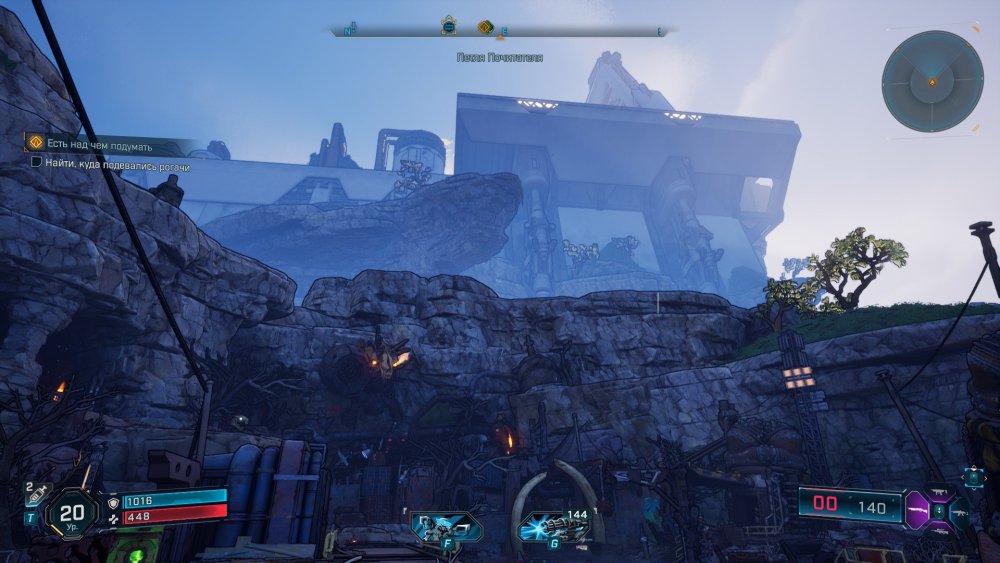Image resolution: width=1000 pixels, height=563 pixels.
Task: Select the equipped purple shotgun weapon slot
Action: tap(919, 510)
